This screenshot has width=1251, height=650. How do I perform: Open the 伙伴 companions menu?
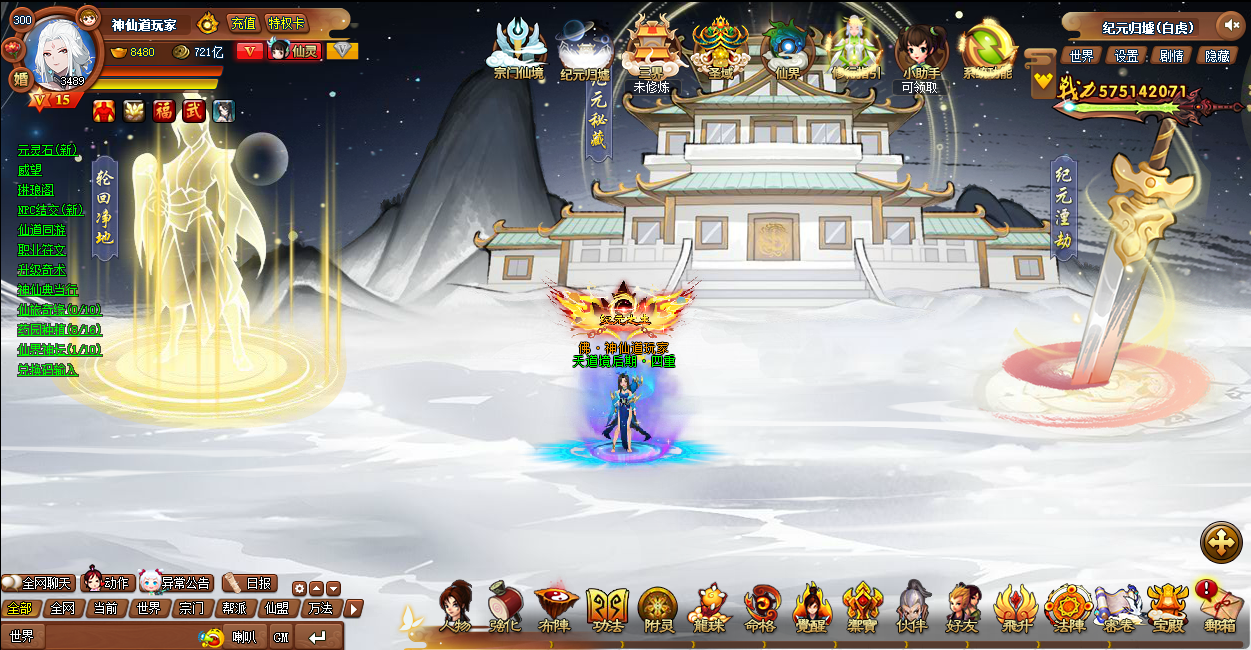912,607
